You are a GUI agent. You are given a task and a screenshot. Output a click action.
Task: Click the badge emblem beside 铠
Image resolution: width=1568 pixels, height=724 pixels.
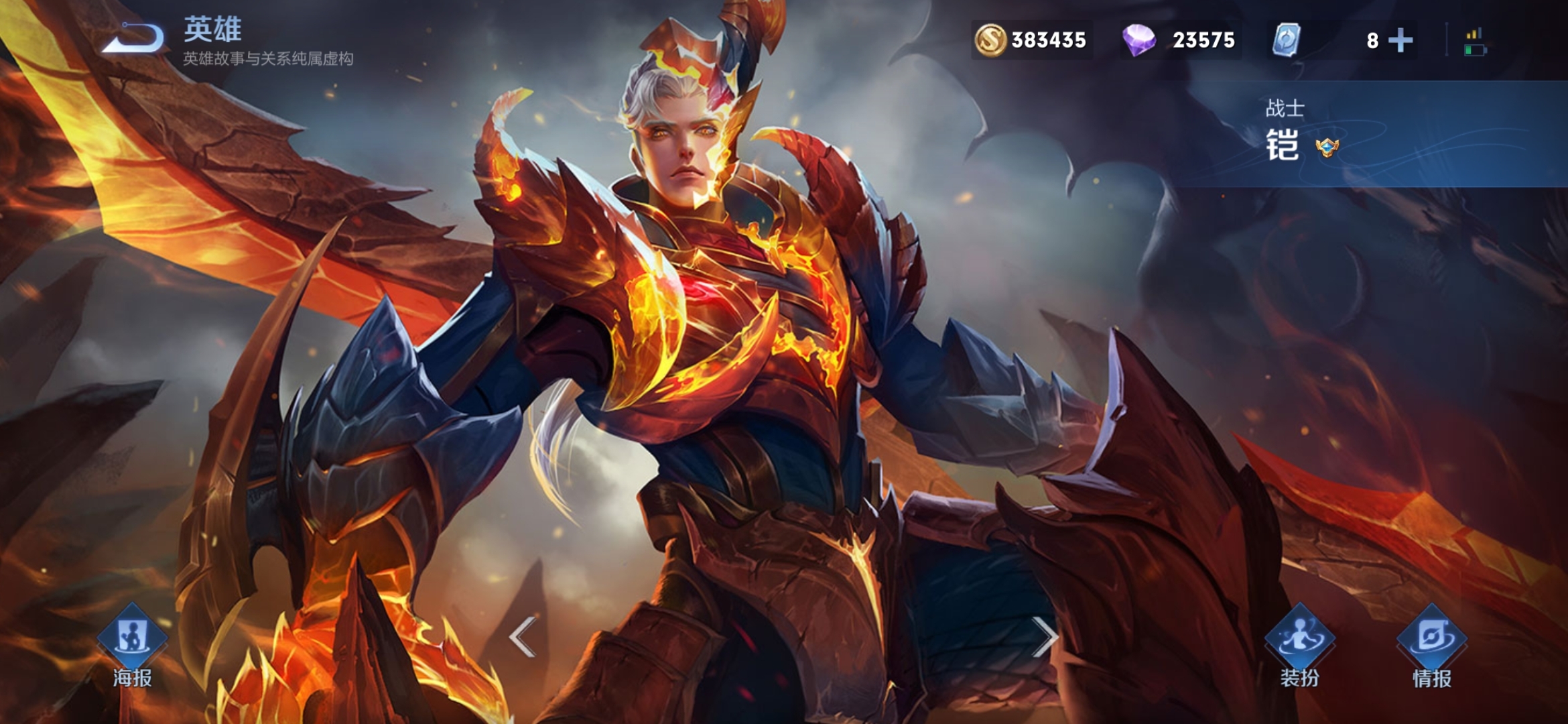tap(1327, 147)
